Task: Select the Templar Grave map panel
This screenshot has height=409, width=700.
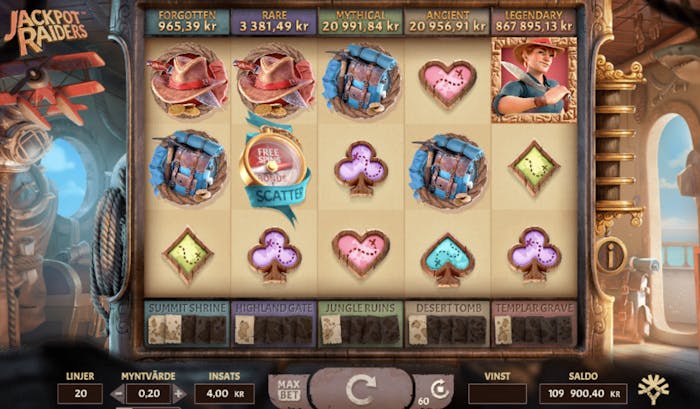Action: (534, 323)
